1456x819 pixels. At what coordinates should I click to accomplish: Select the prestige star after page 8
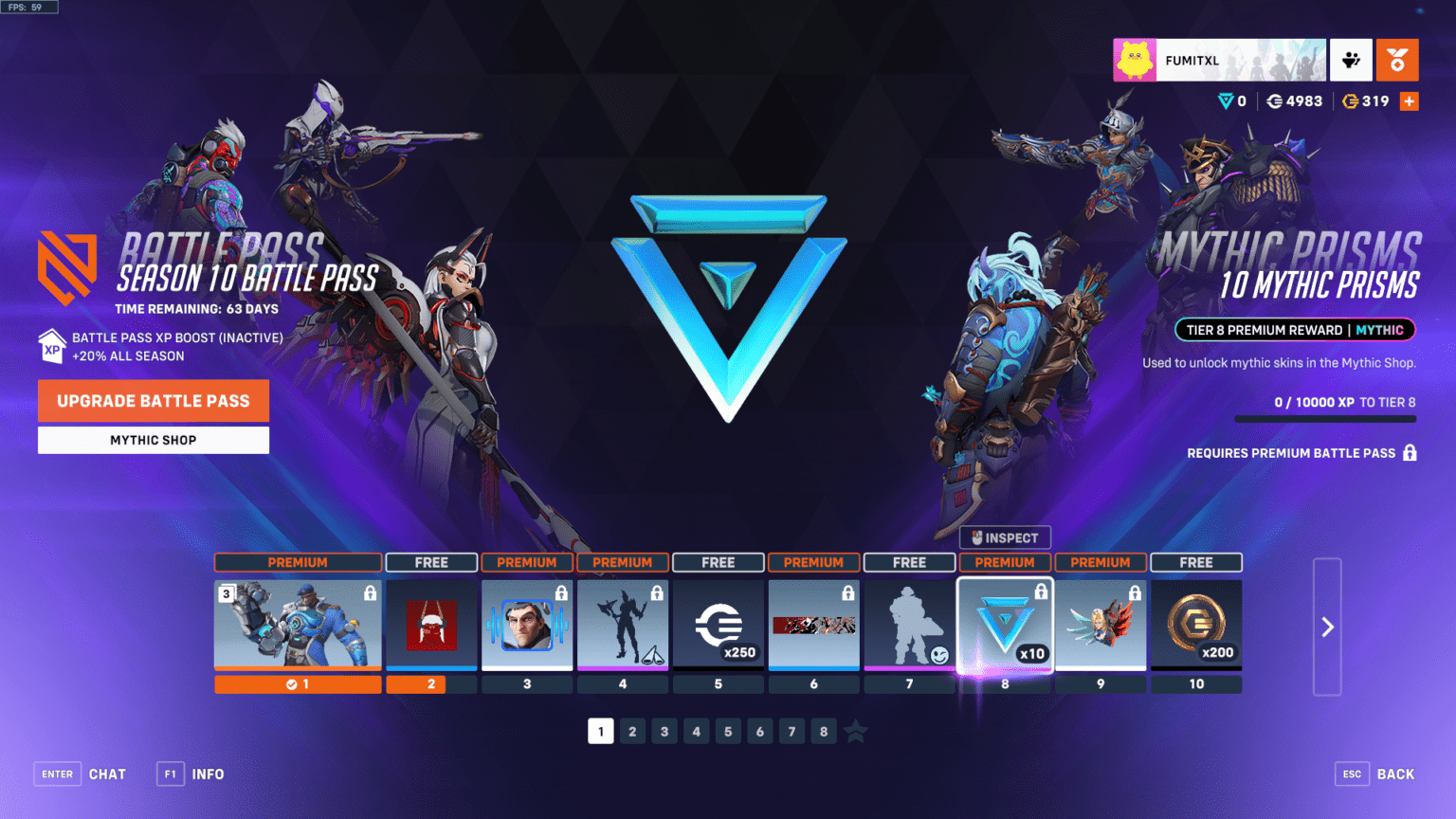coord(855,731)
